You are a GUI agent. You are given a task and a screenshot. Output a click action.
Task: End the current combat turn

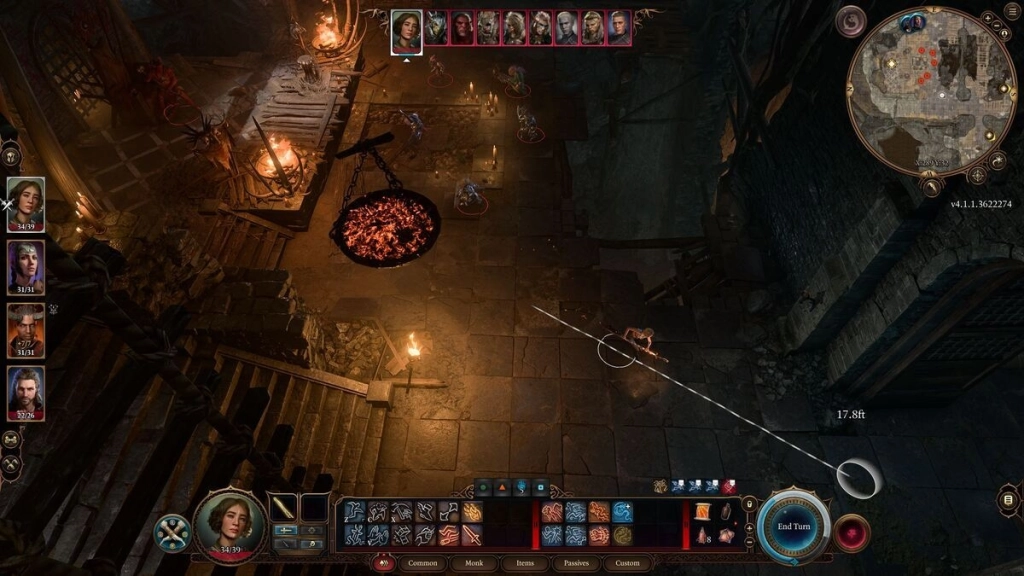pyautogui.click(x=793, y=526)
